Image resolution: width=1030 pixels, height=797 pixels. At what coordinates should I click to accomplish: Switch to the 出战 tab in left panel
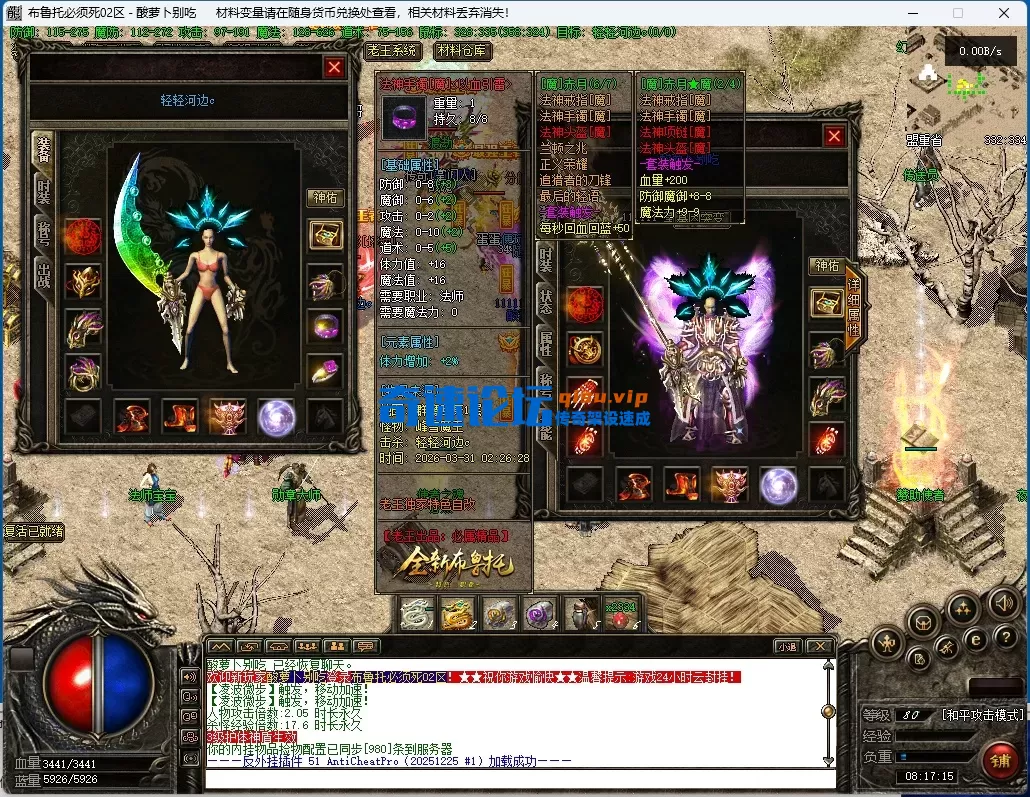pos(43,273)
